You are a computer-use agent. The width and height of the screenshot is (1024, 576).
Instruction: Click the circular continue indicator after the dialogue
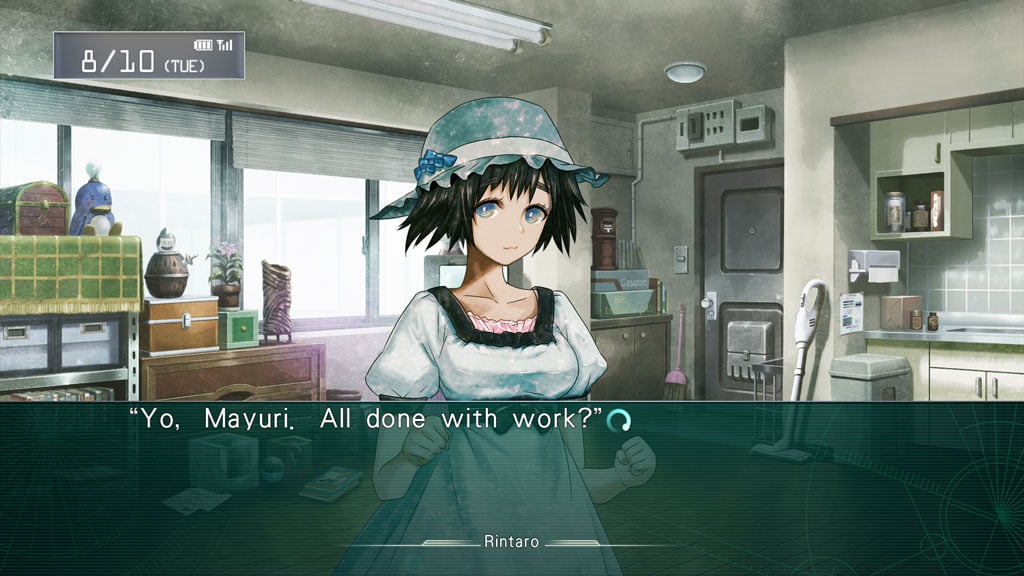[619, 421]
